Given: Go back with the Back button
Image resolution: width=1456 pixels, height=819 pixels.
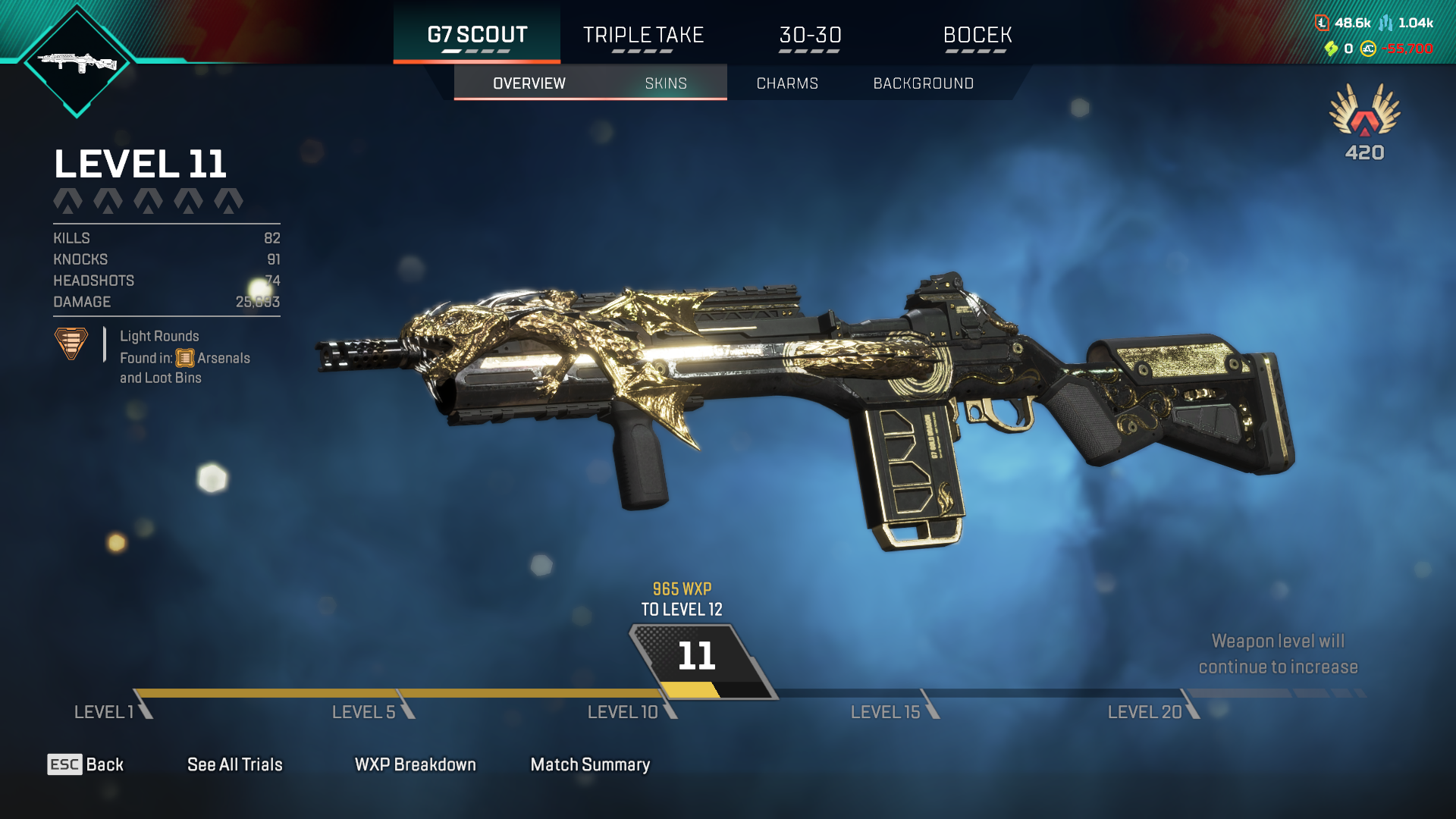Looking at the screenshot, I should tap(86, 764).
